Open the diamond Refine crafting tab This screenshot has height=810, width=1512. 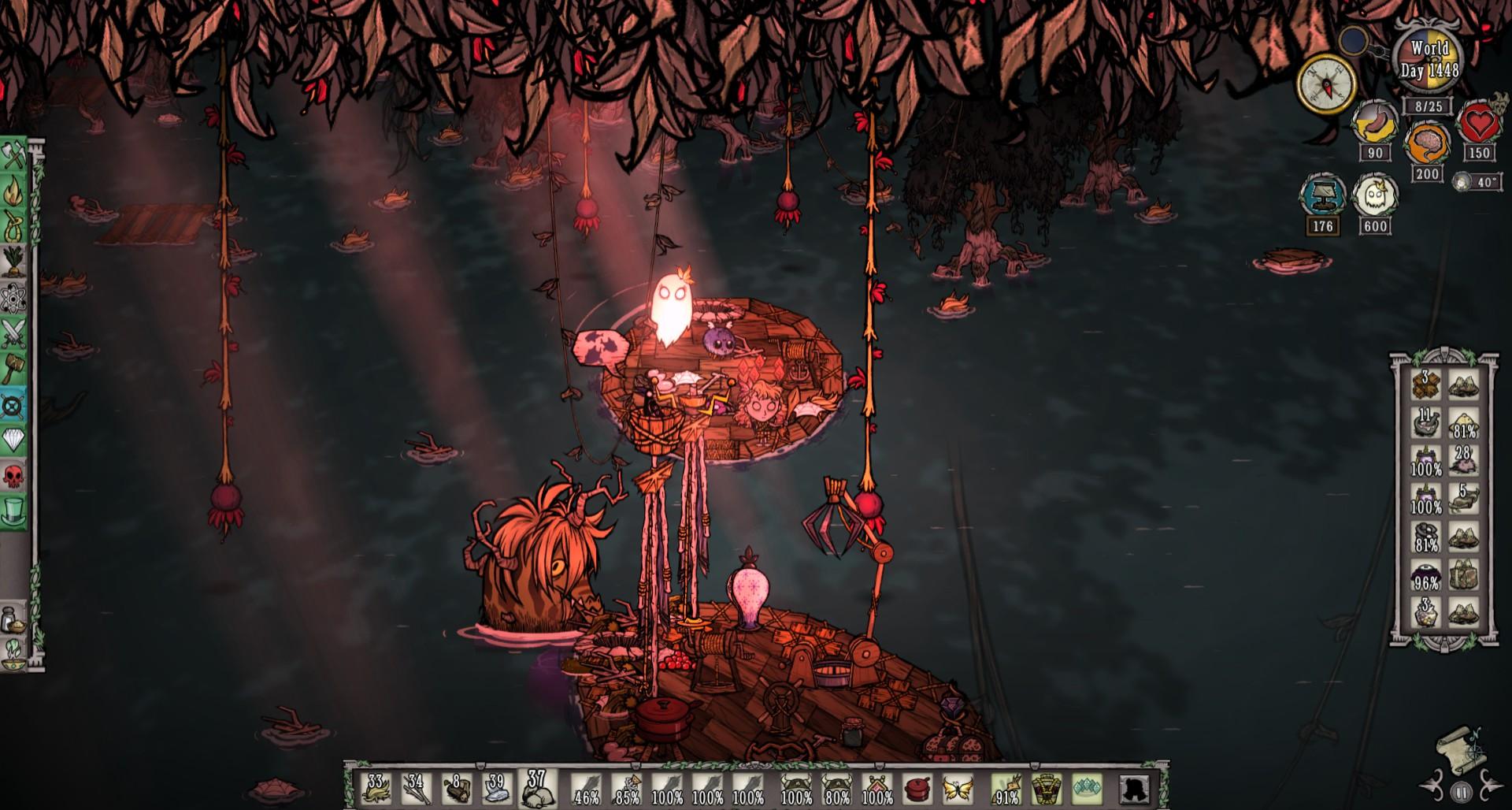click(14, 440)
